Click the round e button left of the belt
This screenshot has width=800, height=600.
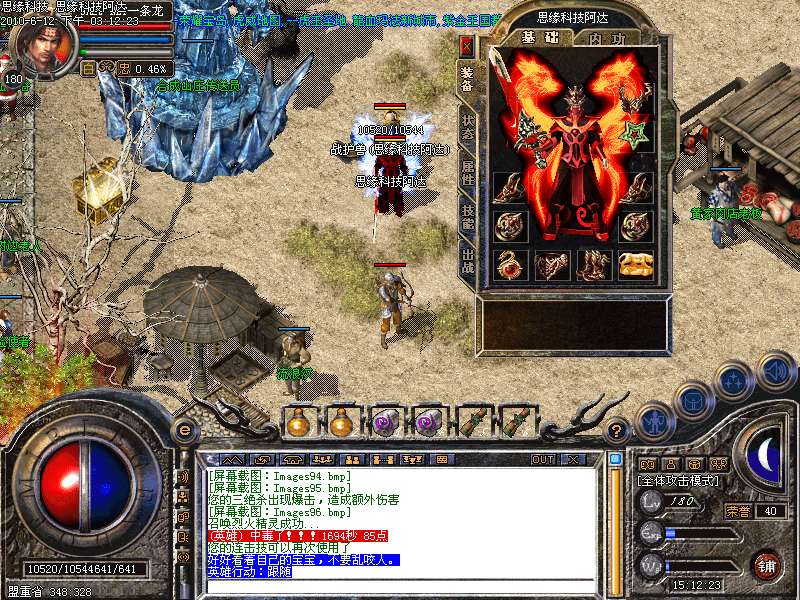click(183, 428)
